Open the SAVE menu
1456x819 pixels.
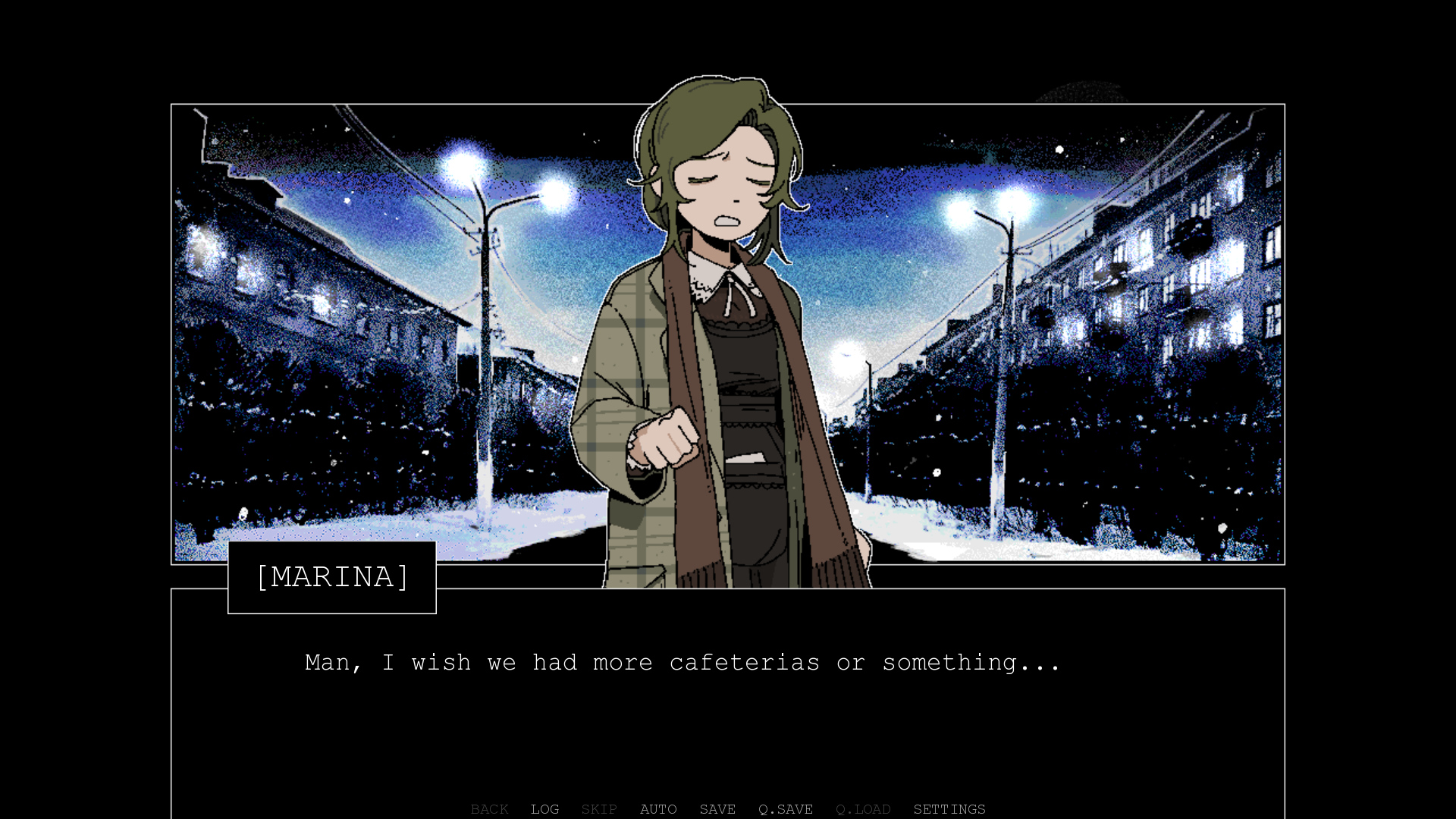717,809
